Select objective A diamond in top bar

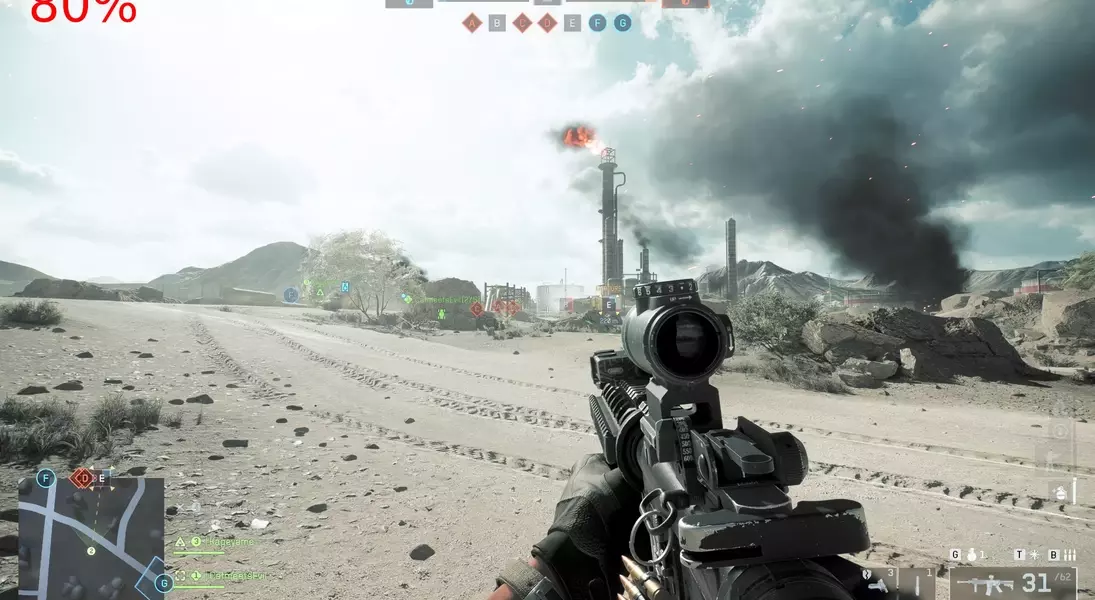472,23
